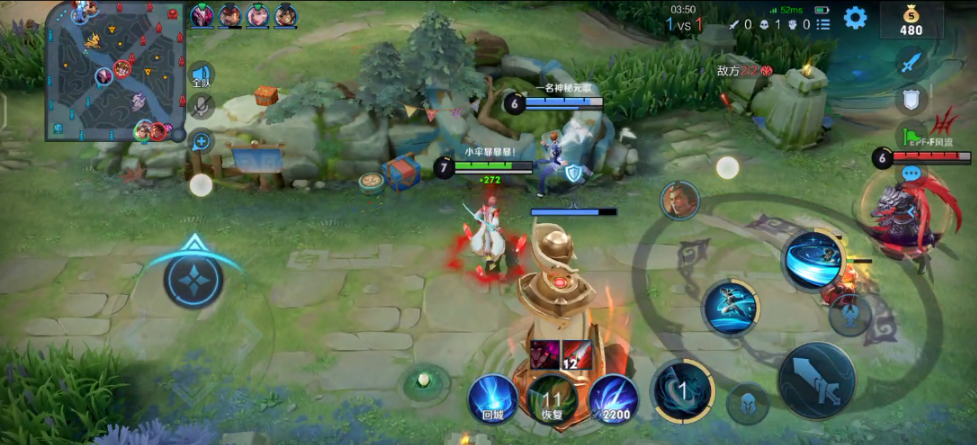Open the quick chat plus bubble
This screenshot has height=445, width=977.
click(x=201, y=142)
